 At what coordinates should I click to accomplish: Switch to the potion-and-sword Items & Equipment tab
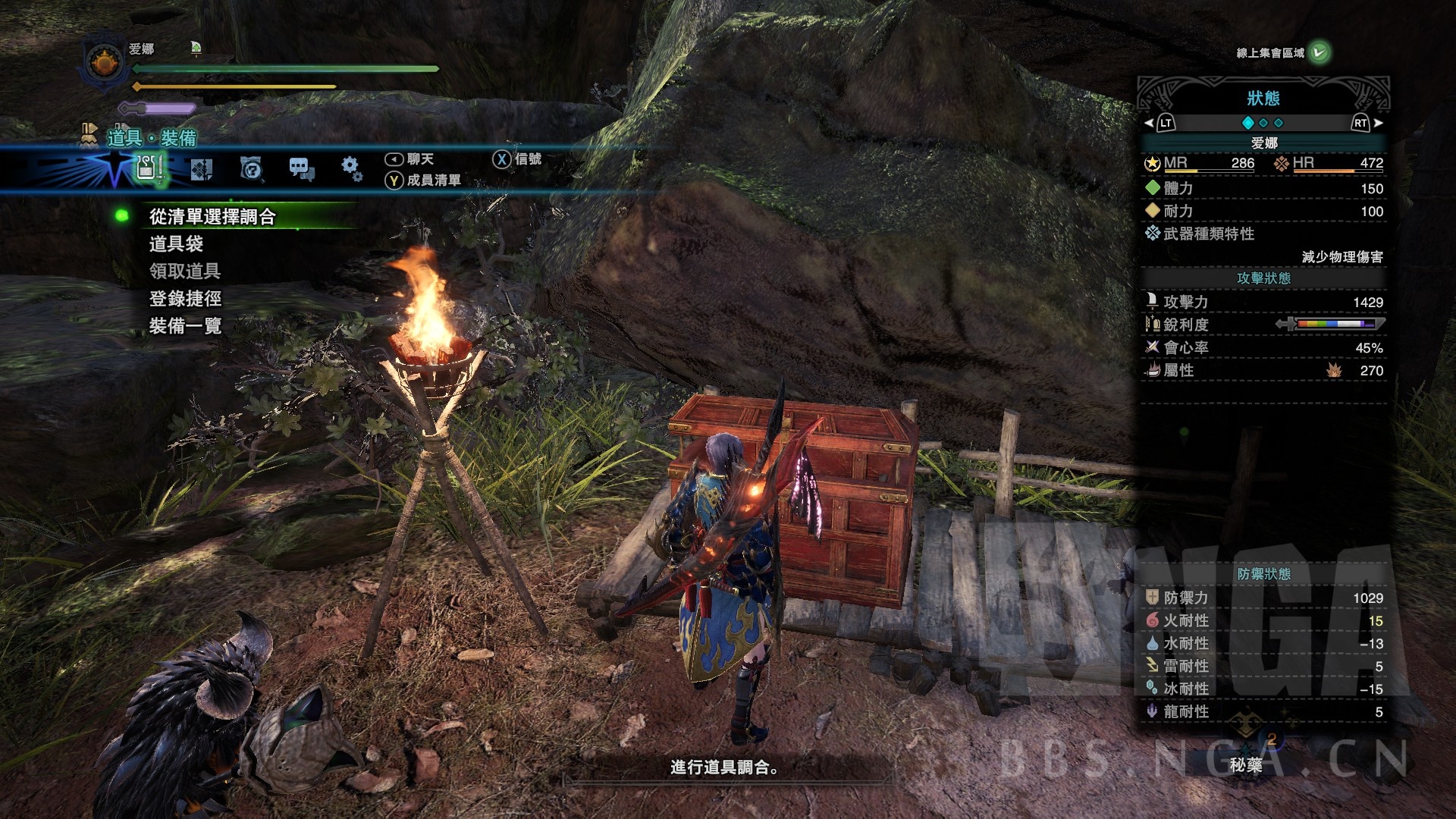tap(149, 168)
